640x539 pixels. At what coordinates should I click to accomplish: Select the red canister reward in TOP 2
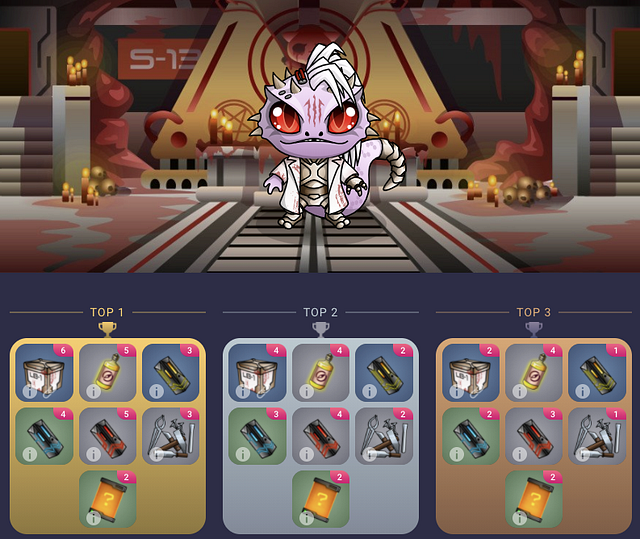[321, 435]
